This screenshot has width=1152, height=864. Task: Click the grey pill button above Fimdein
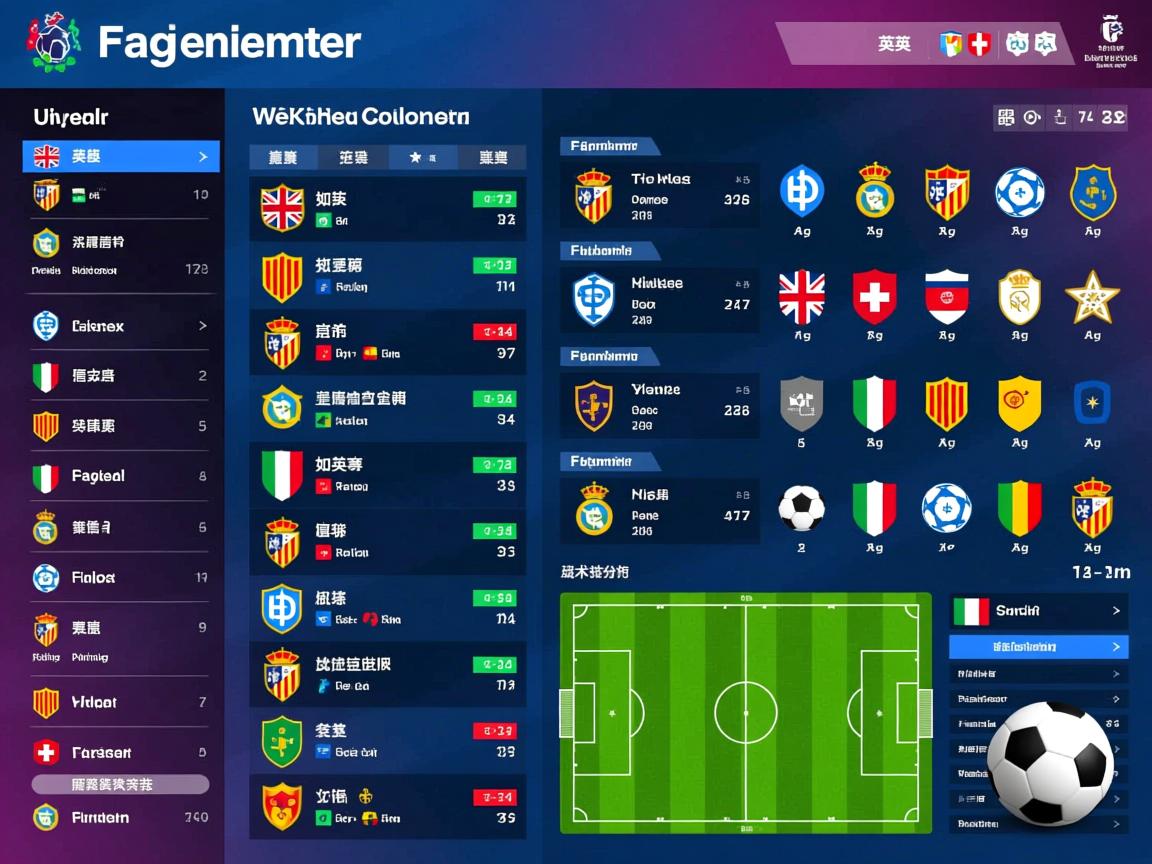tap(121, 785)
